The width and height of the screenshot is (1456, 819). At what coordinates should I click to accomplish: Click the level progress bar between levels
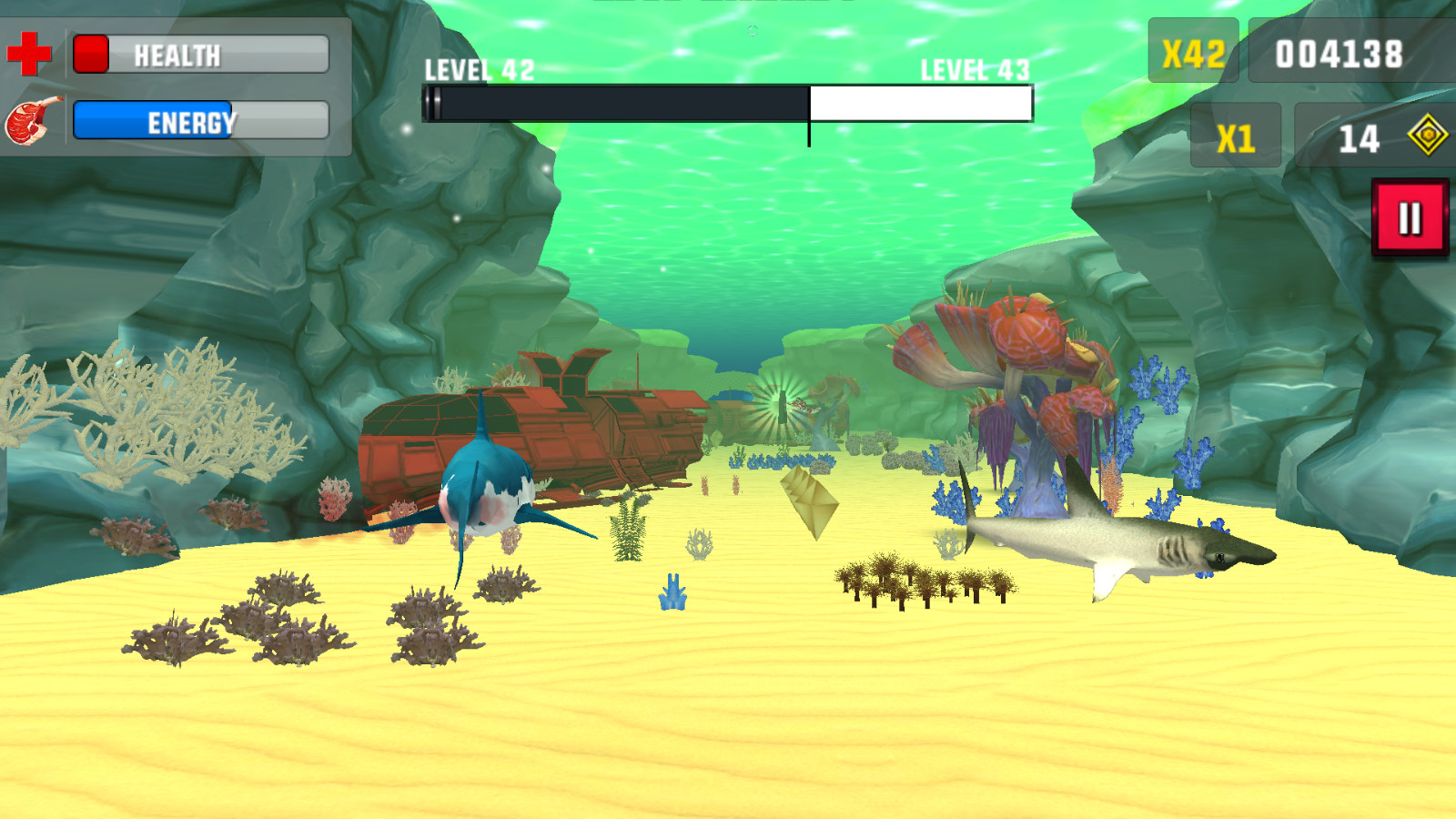pyautogui.click(x=728, y=103)
